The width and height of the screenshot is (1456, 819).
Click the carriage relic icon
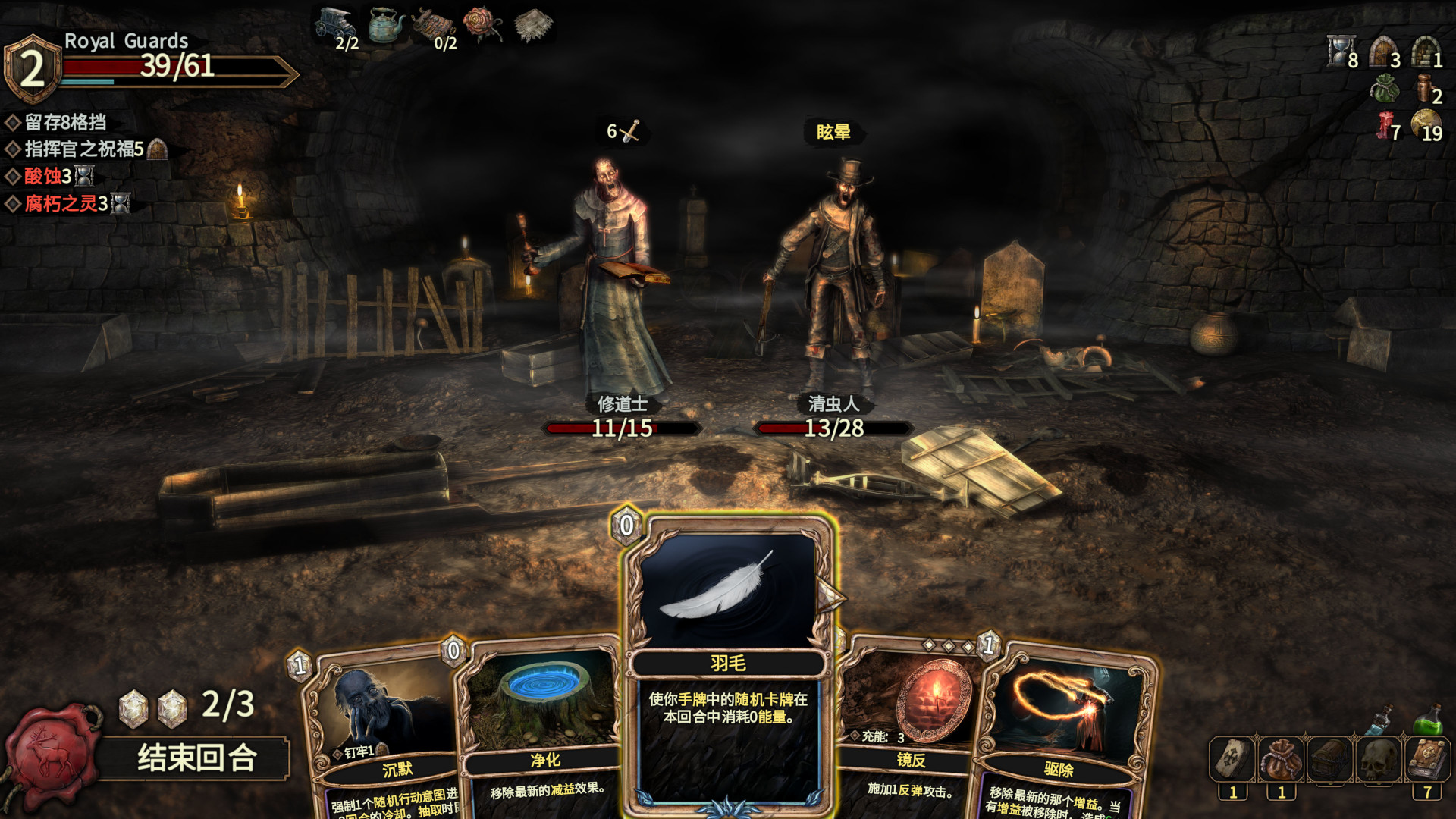click(x=335, y=25)
